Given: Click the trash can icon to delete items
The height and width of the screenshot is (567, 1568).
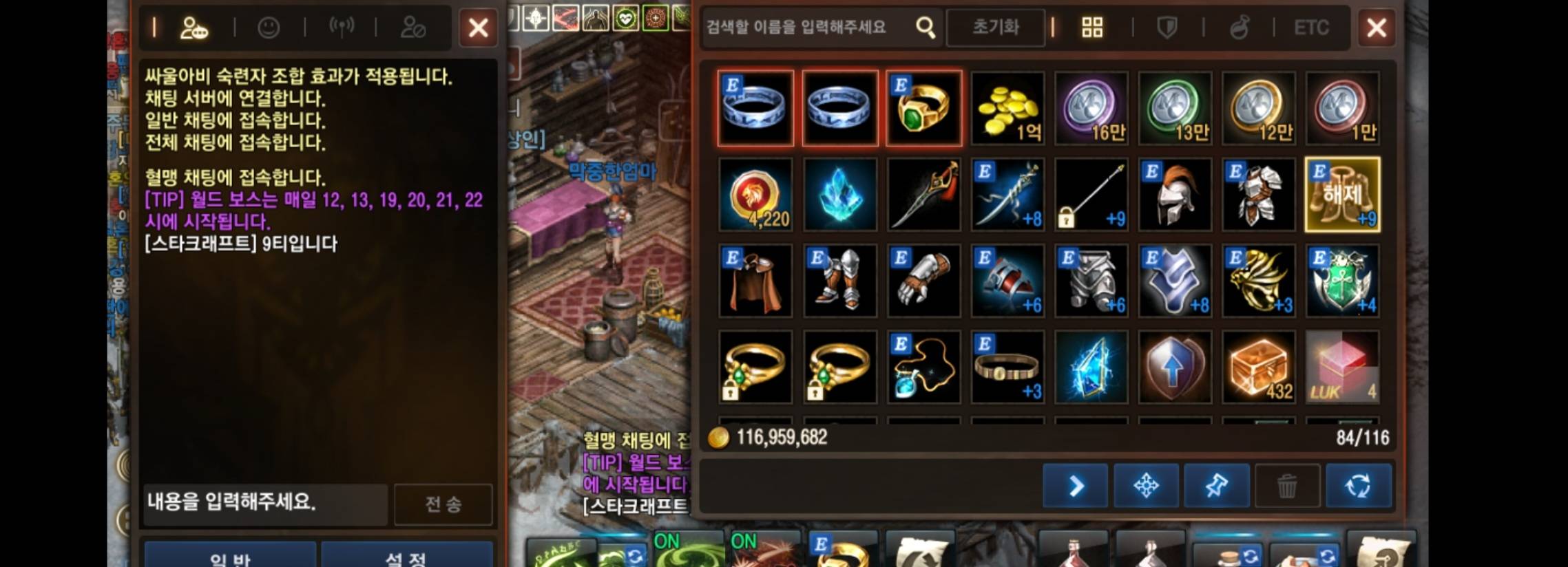Looking at the screenshot, I should point(1288,486).
